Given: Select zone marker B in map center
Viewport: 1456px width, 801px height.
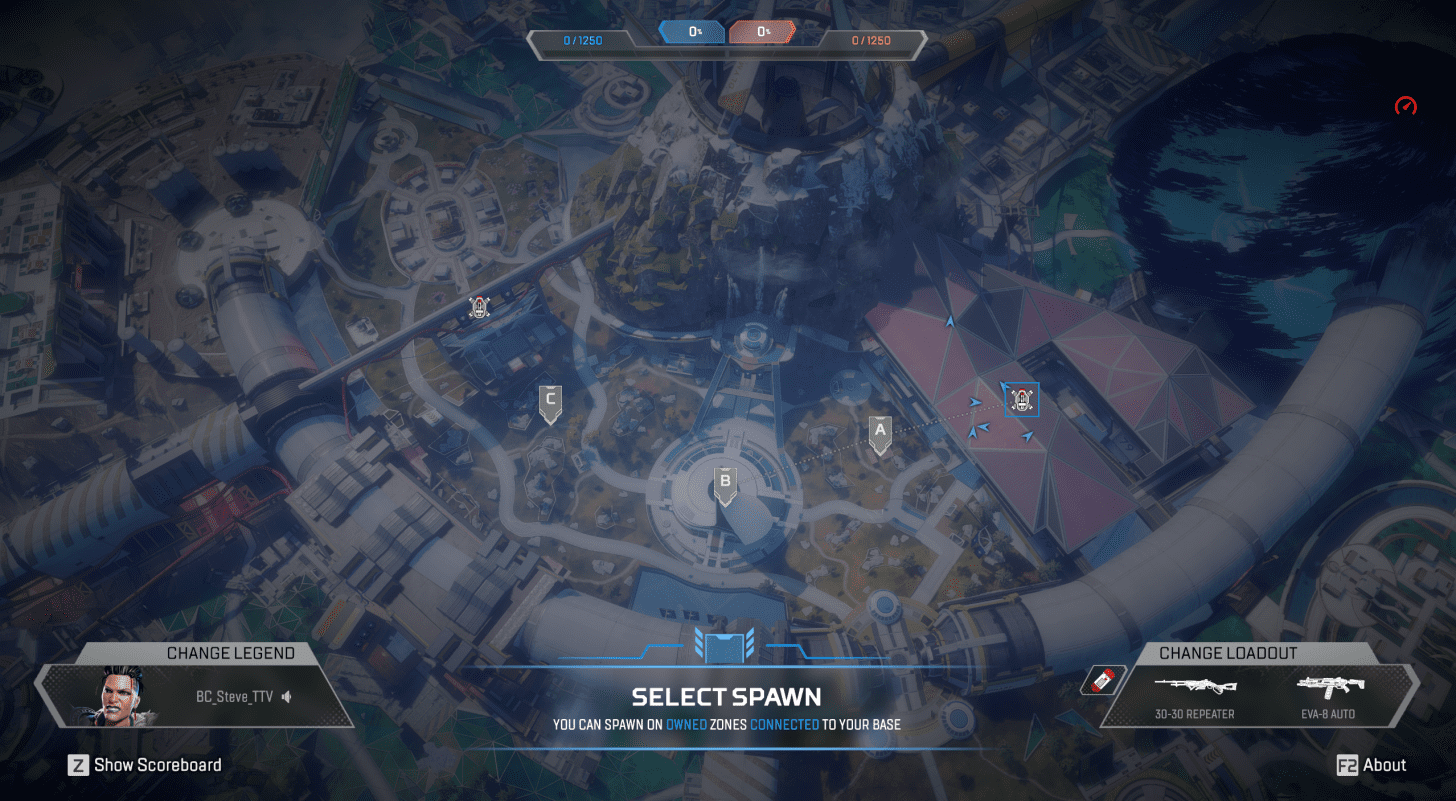Looking at the screenshot, I should [x=725, y=481].
